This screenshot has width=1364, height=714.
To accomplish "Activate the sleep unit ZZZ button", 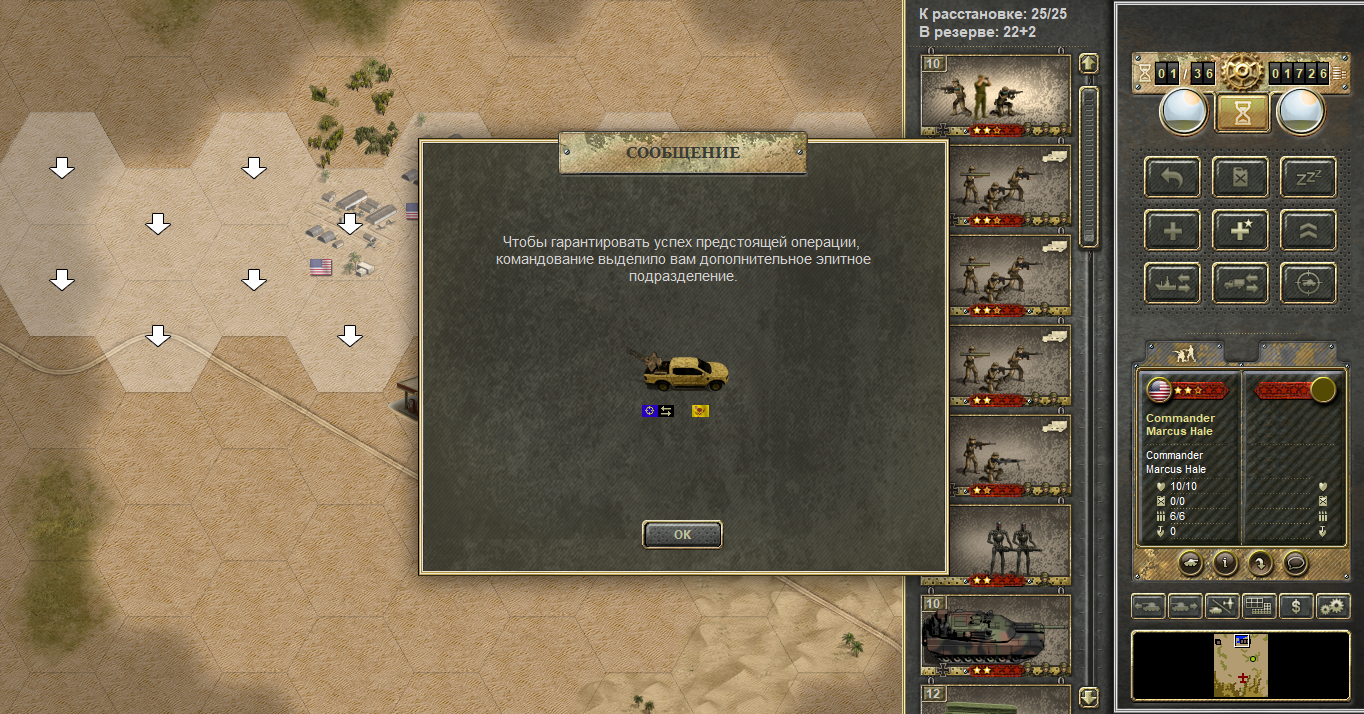I will click(1308, 177).
